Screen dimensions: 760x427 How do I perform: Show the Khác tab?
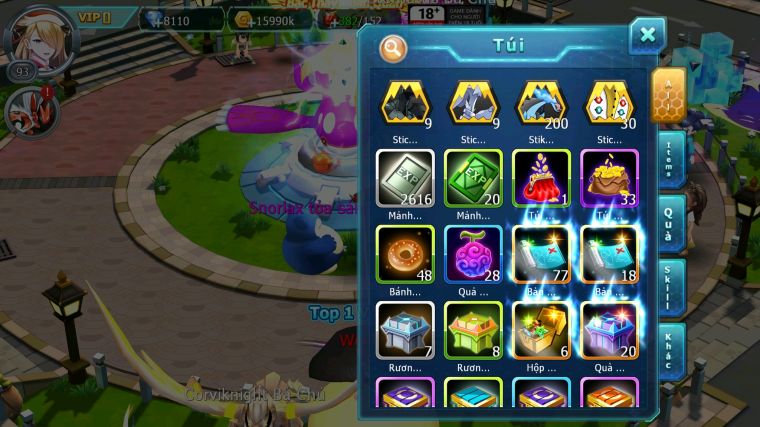tap(669, 352)
